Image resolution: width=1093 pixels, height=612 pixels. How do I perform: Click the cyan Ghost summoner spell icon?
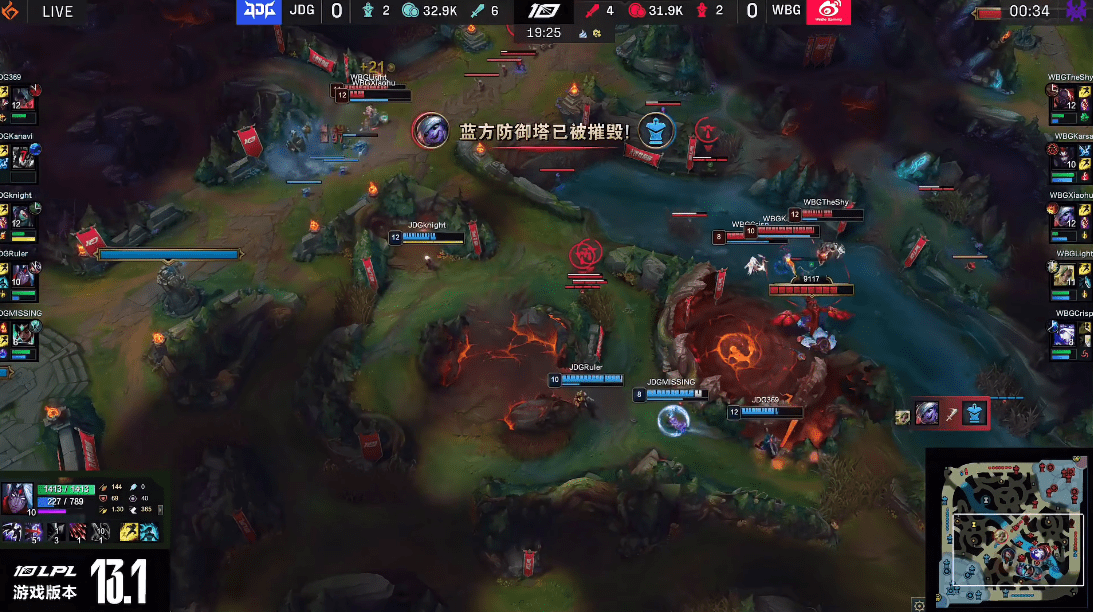149,532
